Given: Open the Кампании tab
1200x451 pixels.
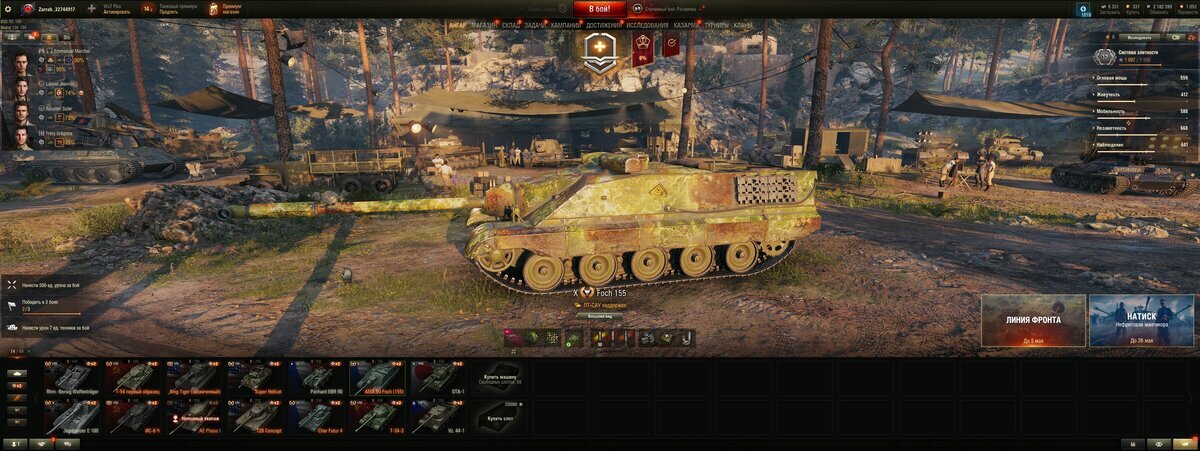Looking at the screenshot, I should click(x=565, y=24).
